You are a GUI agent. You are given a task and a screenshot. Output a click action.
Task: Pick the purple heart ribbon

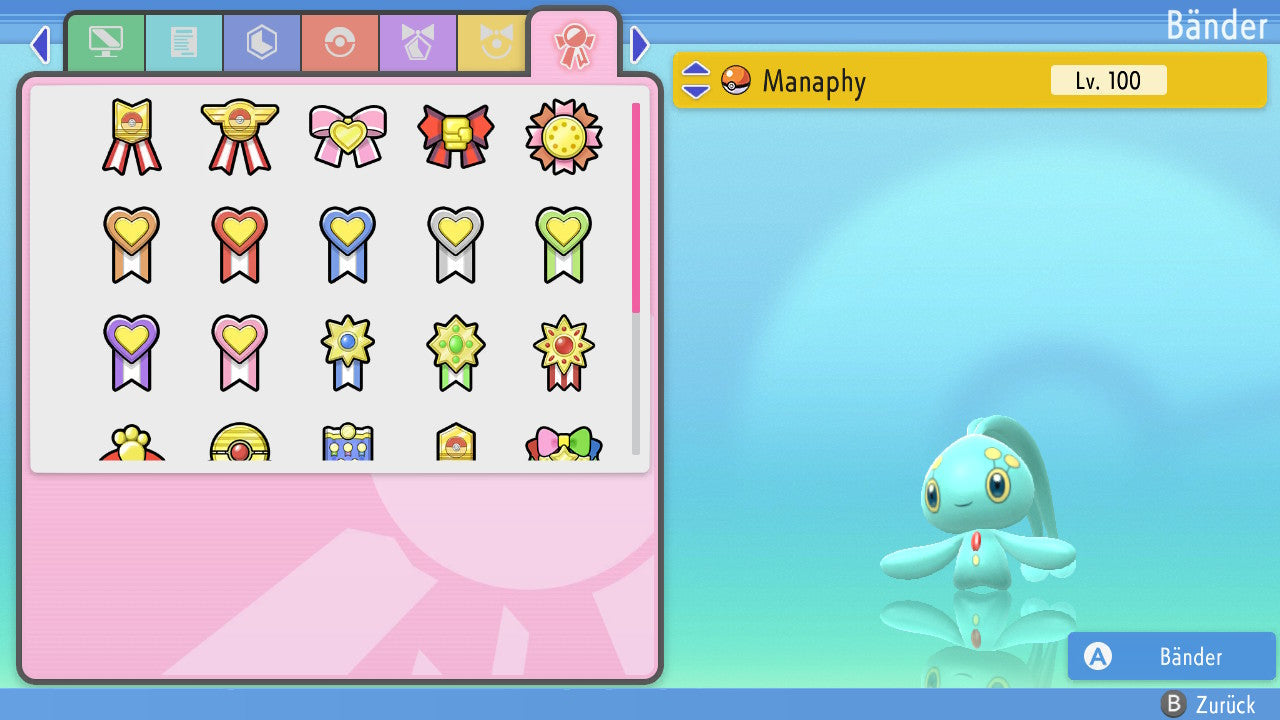tap(131, 352)
